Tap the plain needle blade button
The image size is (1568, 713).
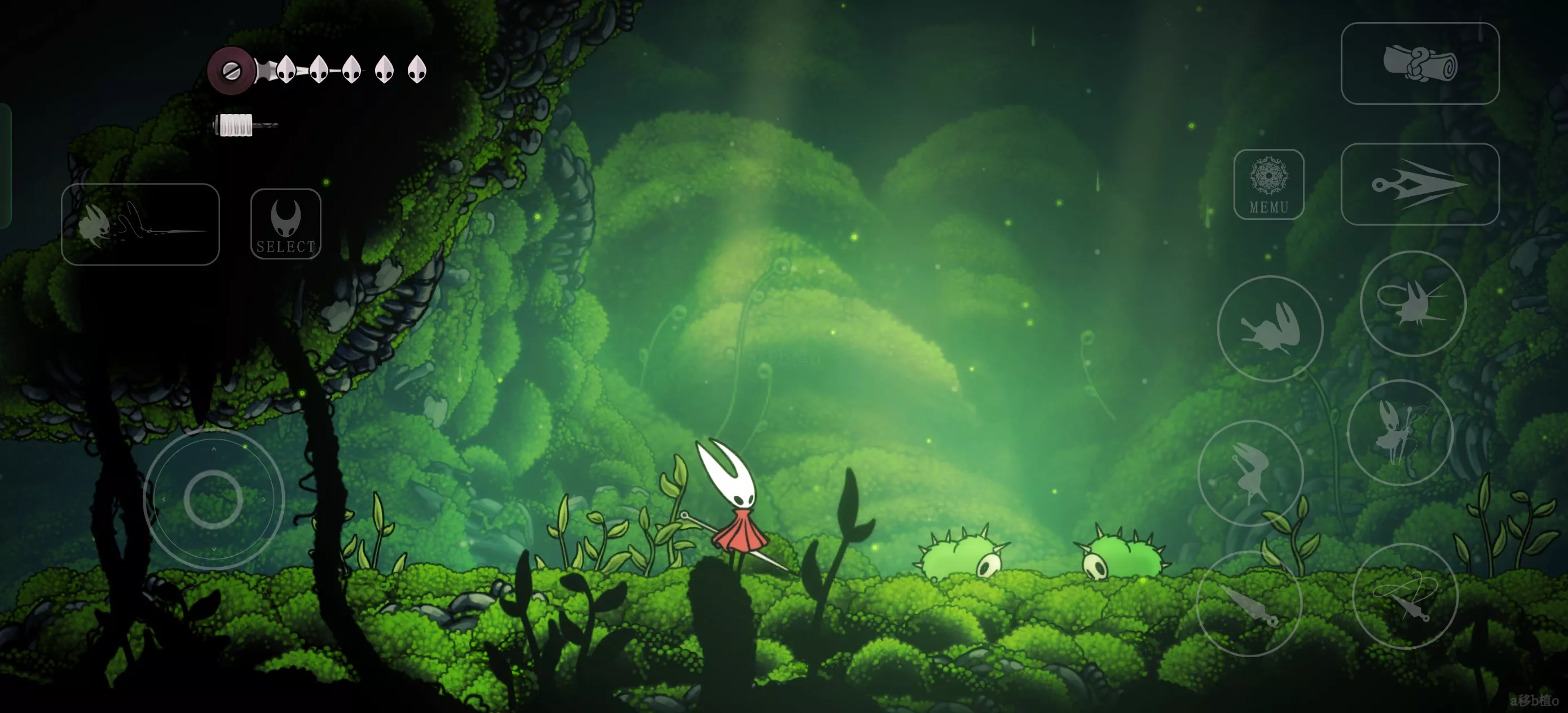[1249, 604]
